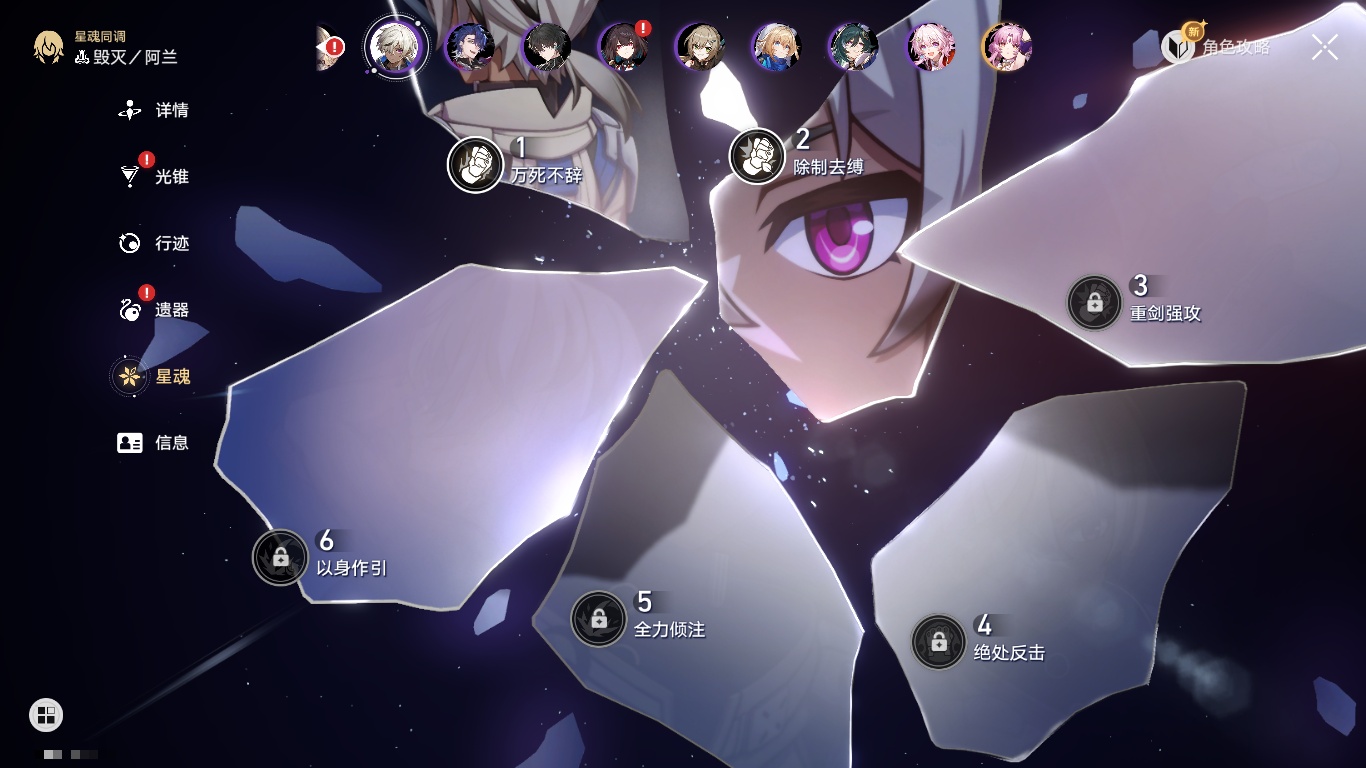The image size is (1366, 768).
Task: Choose the black-haired Dan Heng avatar
Action: 546,47
